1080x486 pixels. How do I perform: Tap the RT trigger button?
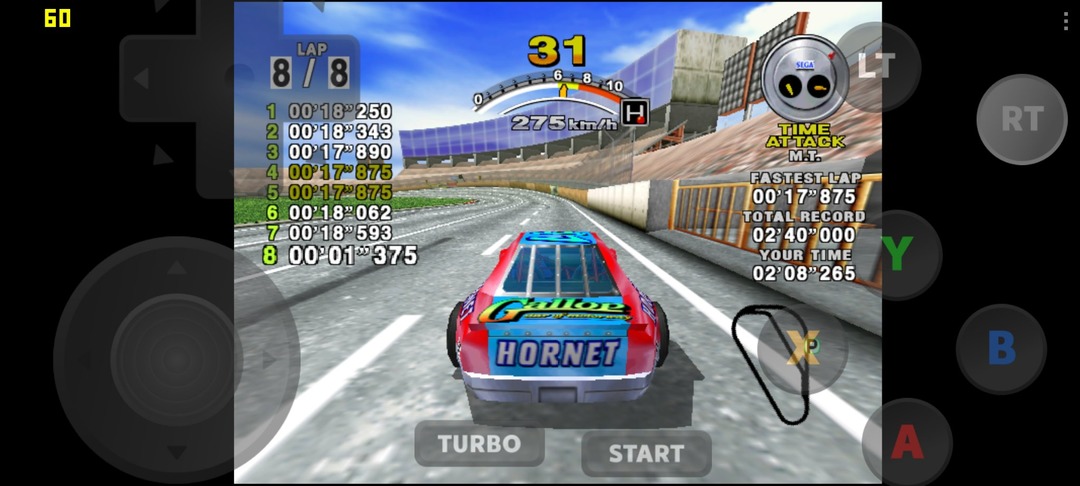(1021, 119)
